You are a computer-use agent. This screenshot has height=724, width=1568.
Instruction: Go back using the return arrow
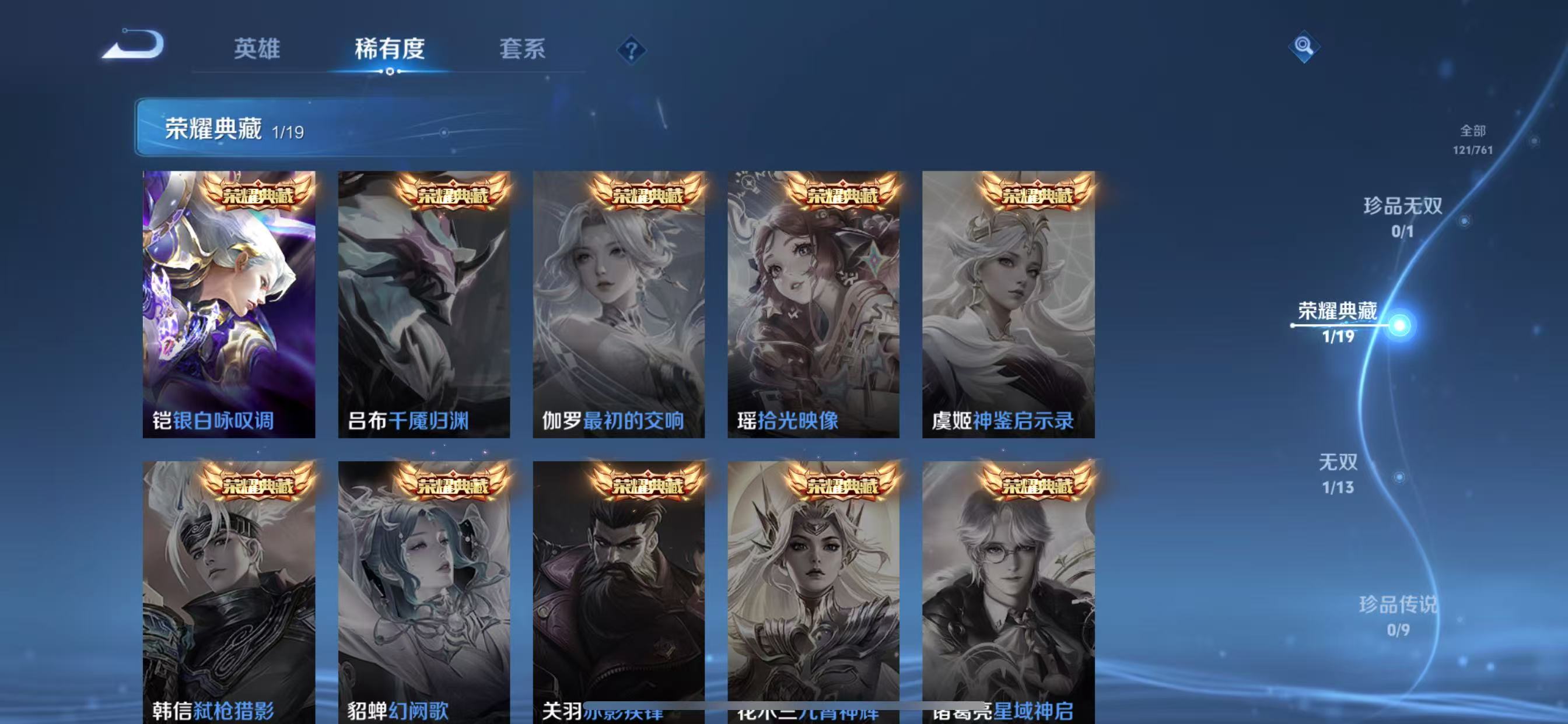(x=134, y=45)
